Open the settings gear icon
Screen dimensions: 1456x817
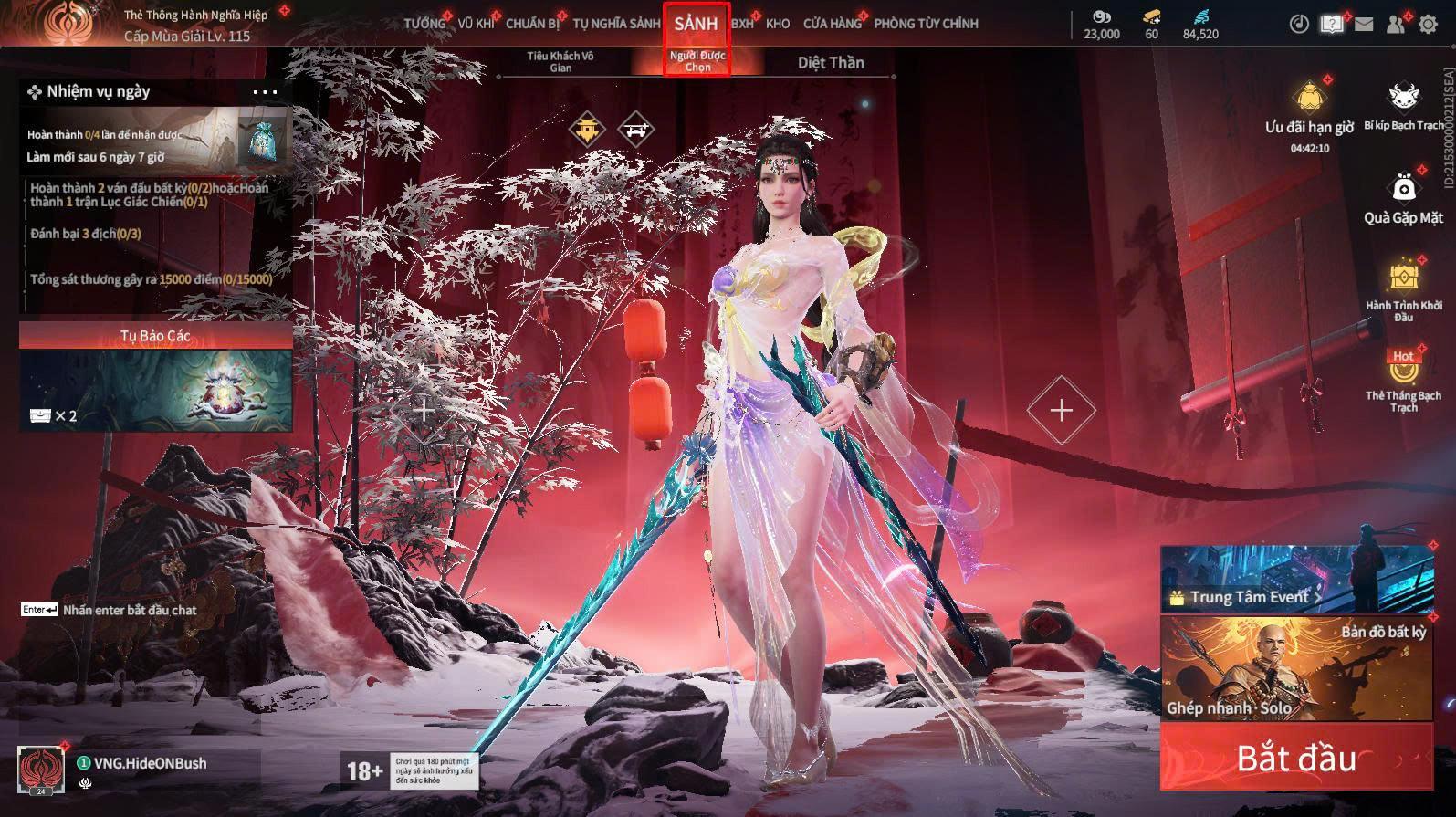(1428, 25)
